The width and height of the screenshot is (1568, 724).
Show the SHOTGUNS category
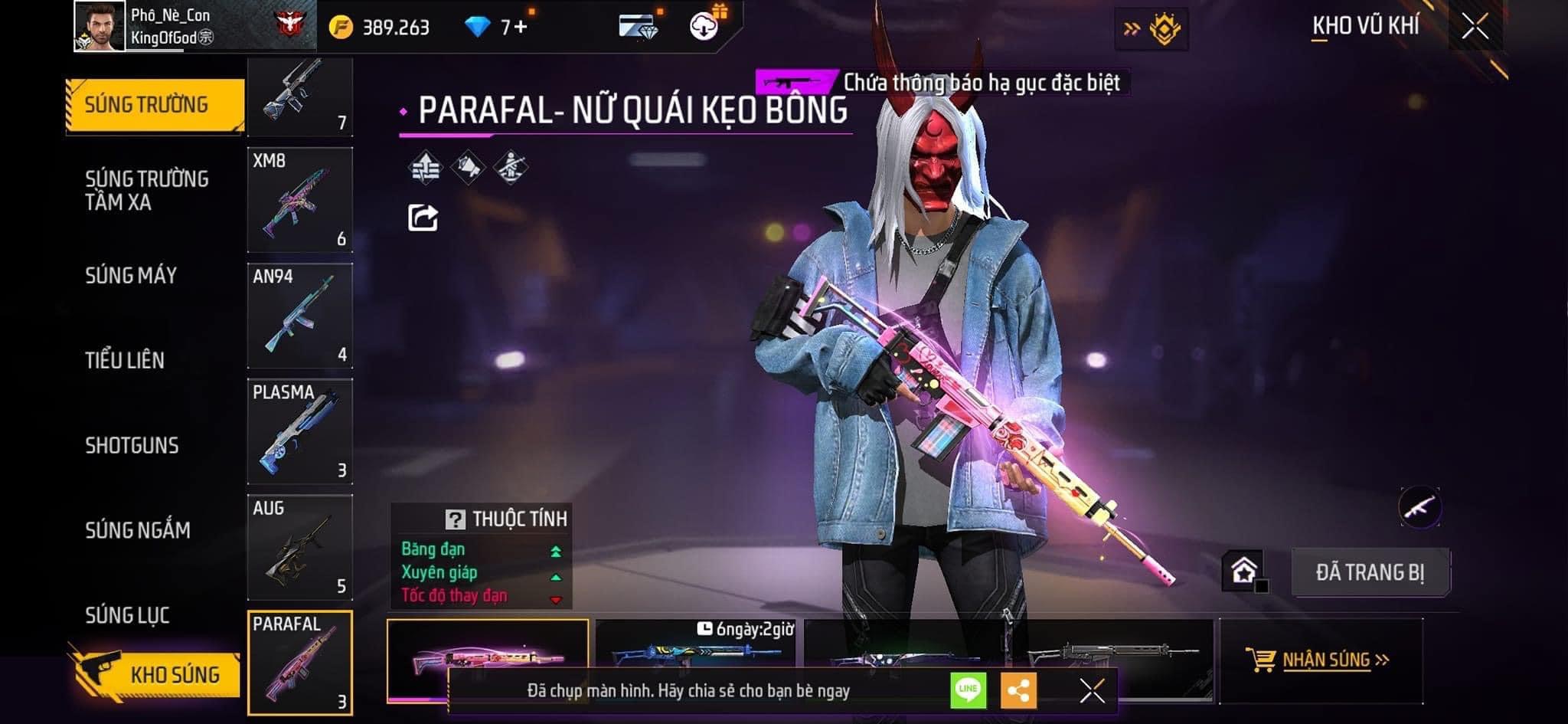132,445
